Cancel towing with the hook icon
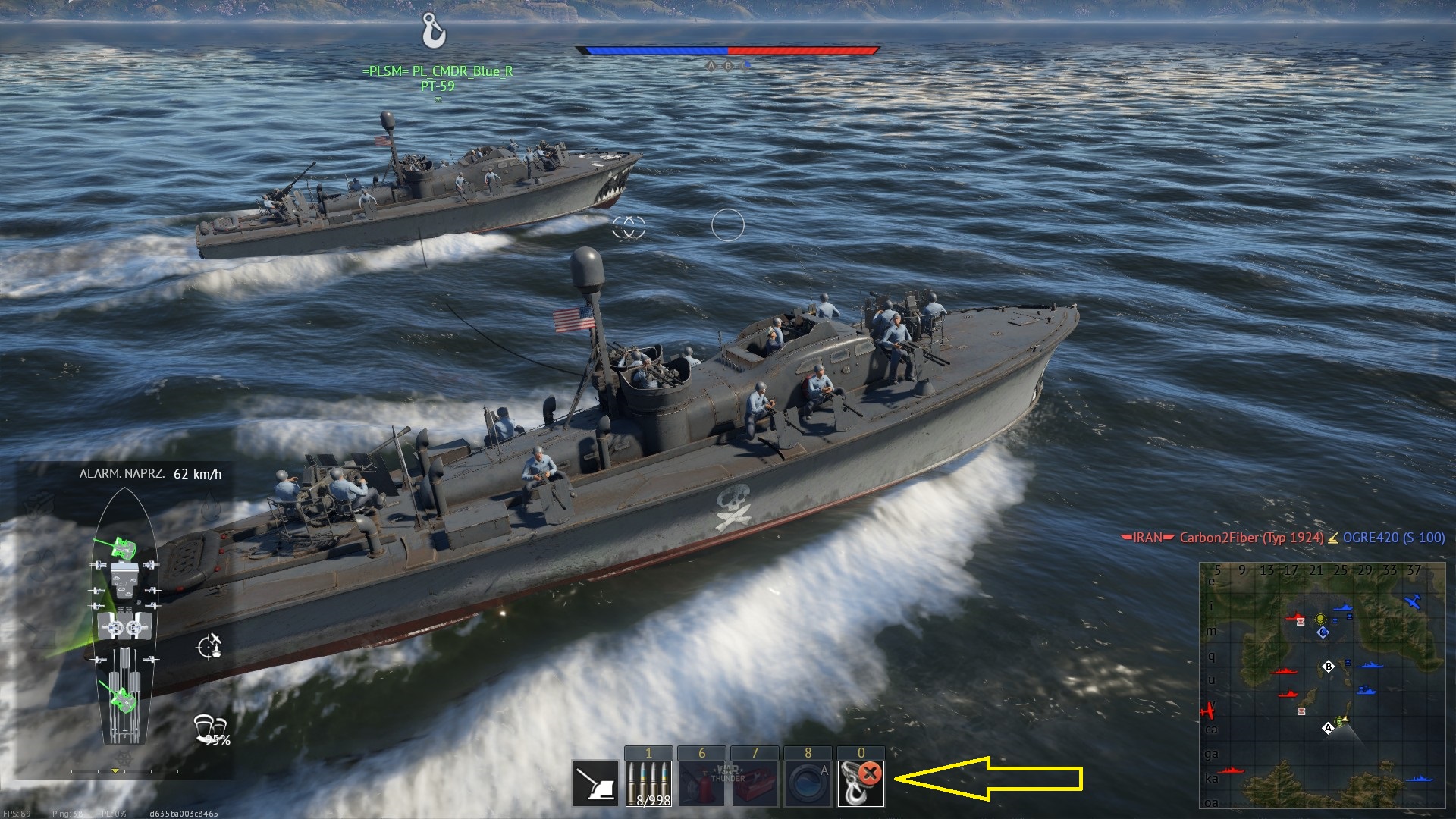The width and height of the screenshot is (1456, 819). click(861, 783)
